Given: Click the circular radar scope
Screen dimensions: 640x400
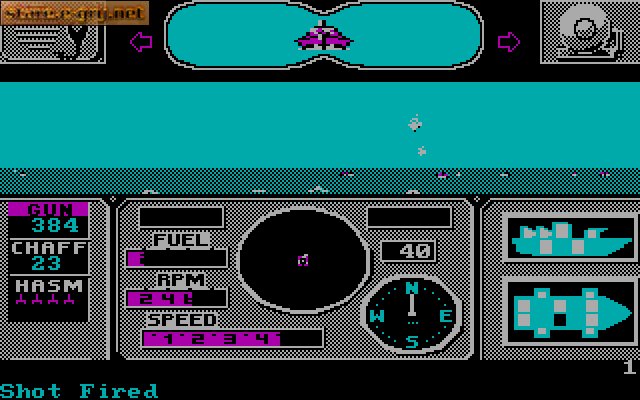Looking at the screenshot, I should point(302,260).
